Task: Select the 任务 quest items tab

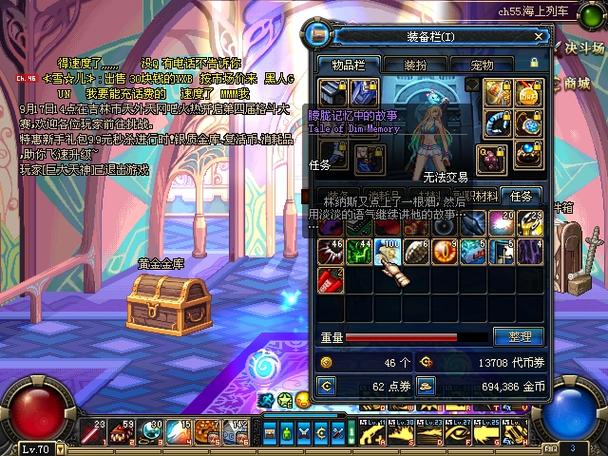Action: (521, 196)
